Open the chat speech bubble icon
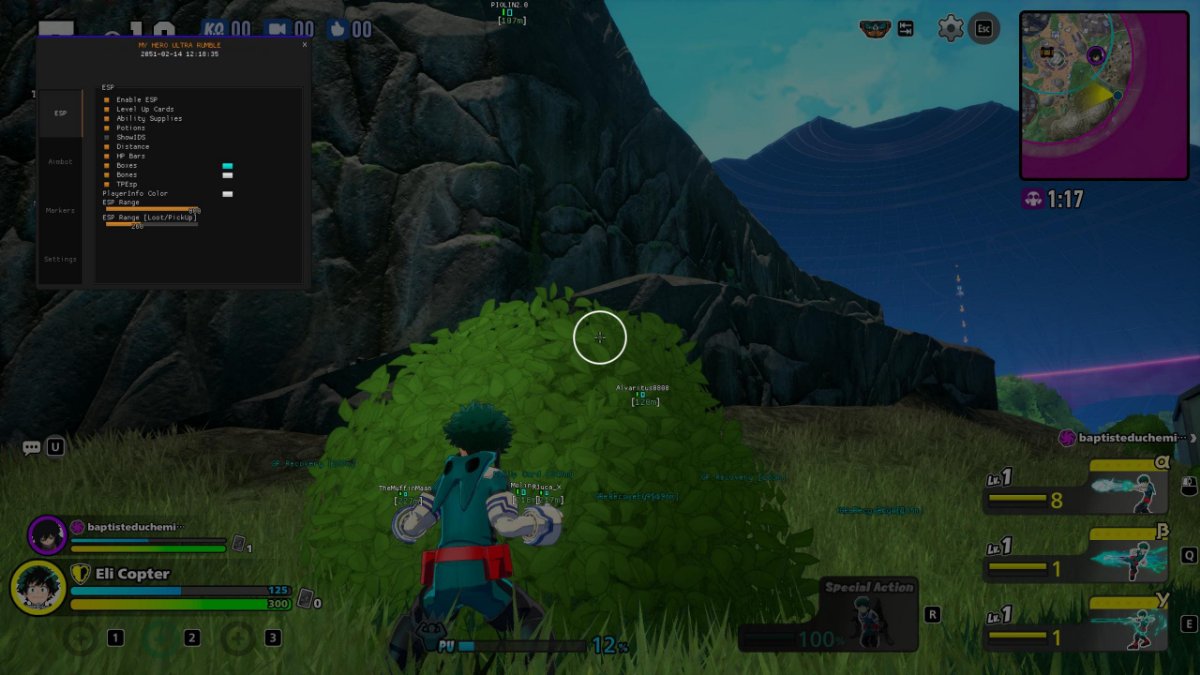This screenshot has width=1200, height=675. 32,448
